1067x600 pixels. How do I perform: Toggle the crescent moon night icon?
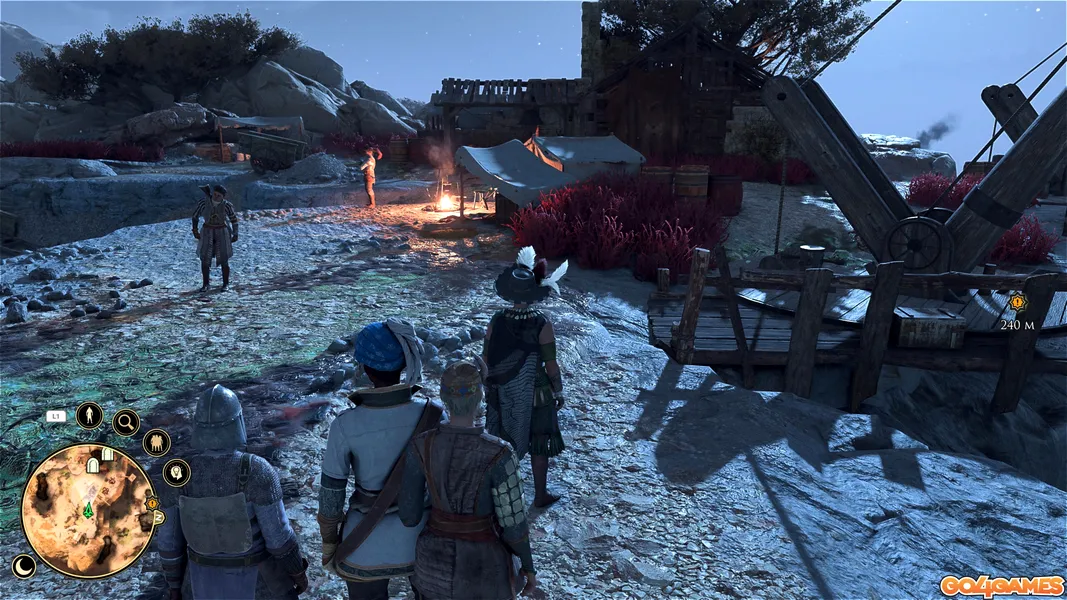[x=23, y=566]
